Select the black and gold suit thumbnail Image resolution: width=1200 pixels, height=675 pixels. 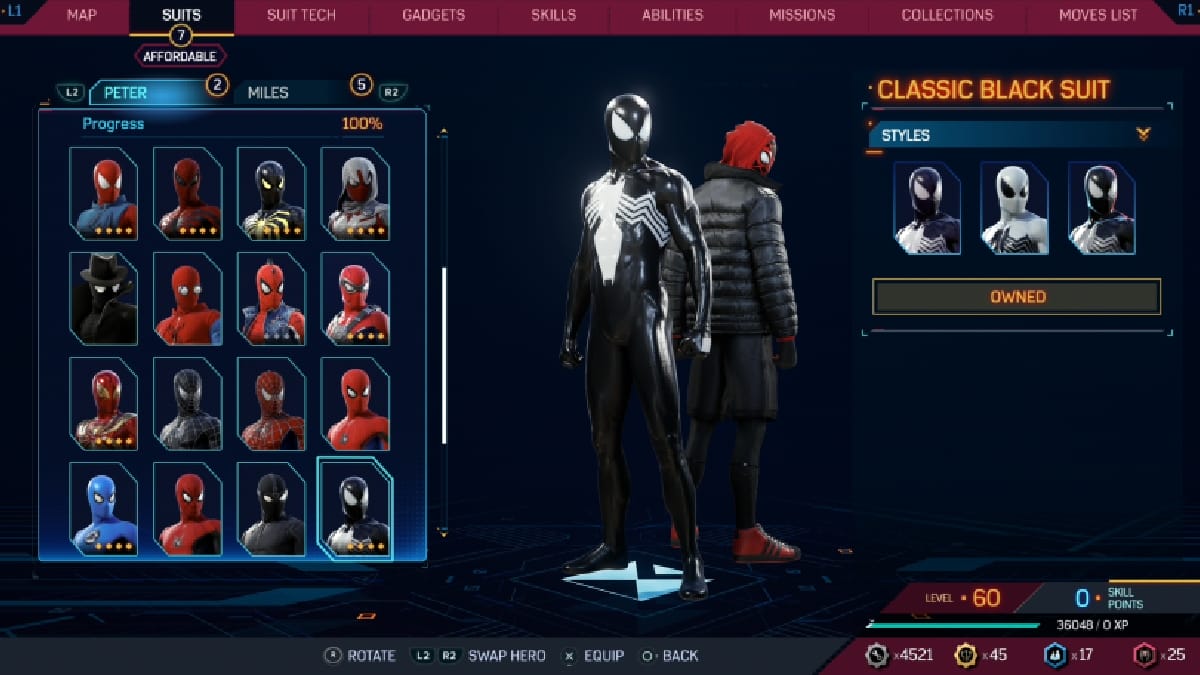pos(271,193)
